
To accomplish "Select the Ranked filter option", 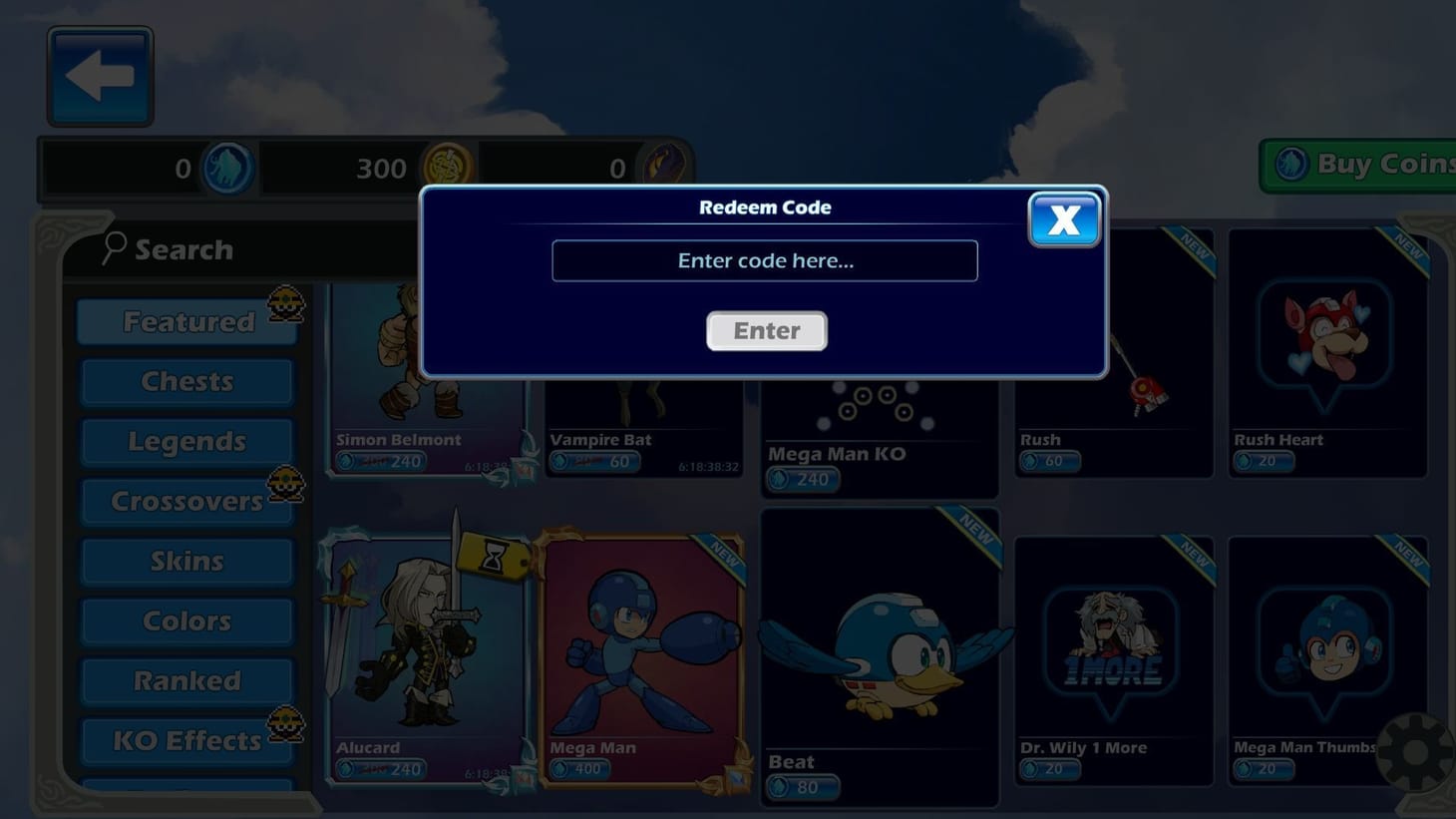I will 186,680.
